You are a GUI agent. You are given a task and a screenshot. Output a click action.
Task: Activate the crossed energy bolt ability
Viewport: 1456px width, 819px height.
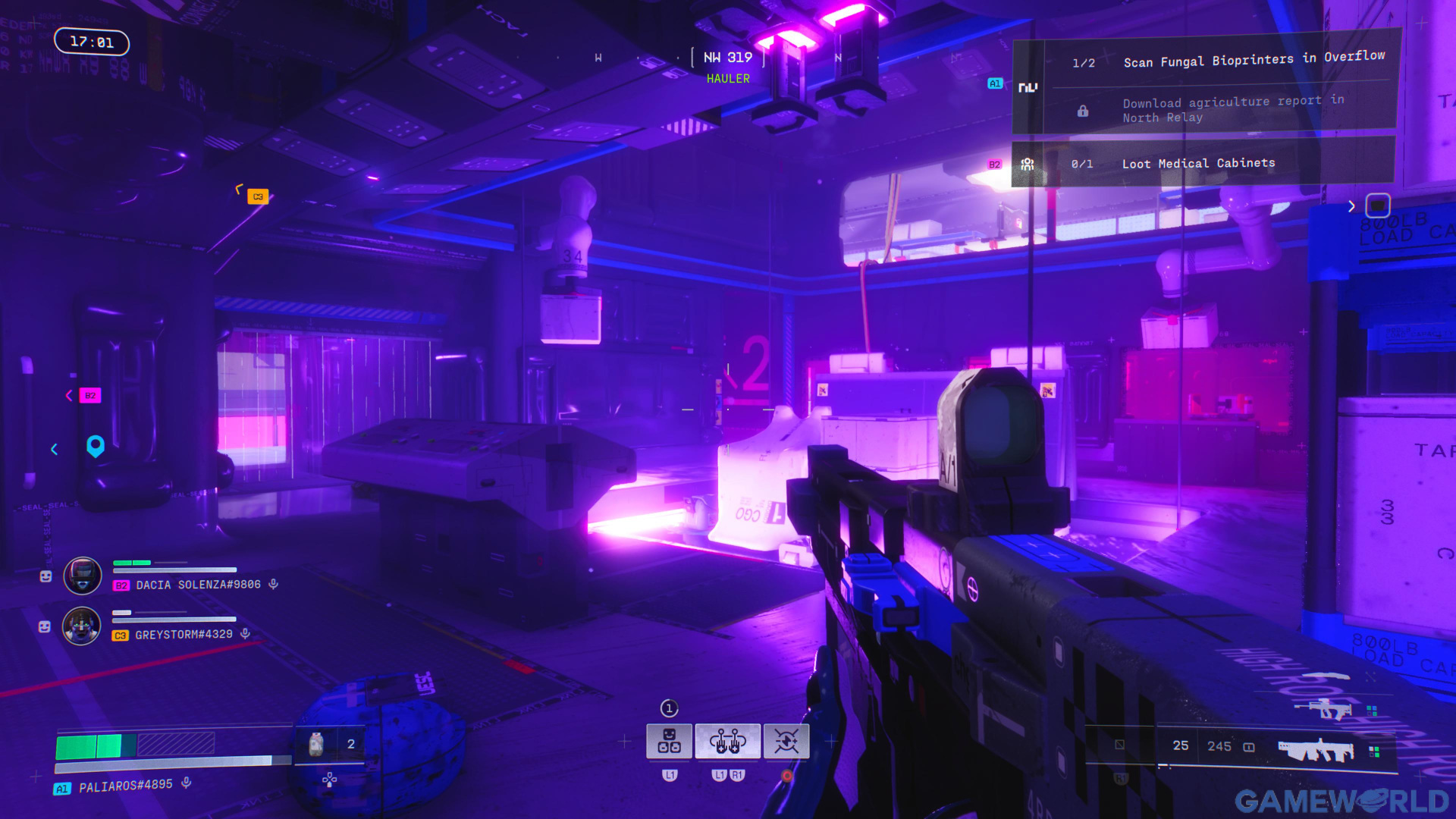786,741
